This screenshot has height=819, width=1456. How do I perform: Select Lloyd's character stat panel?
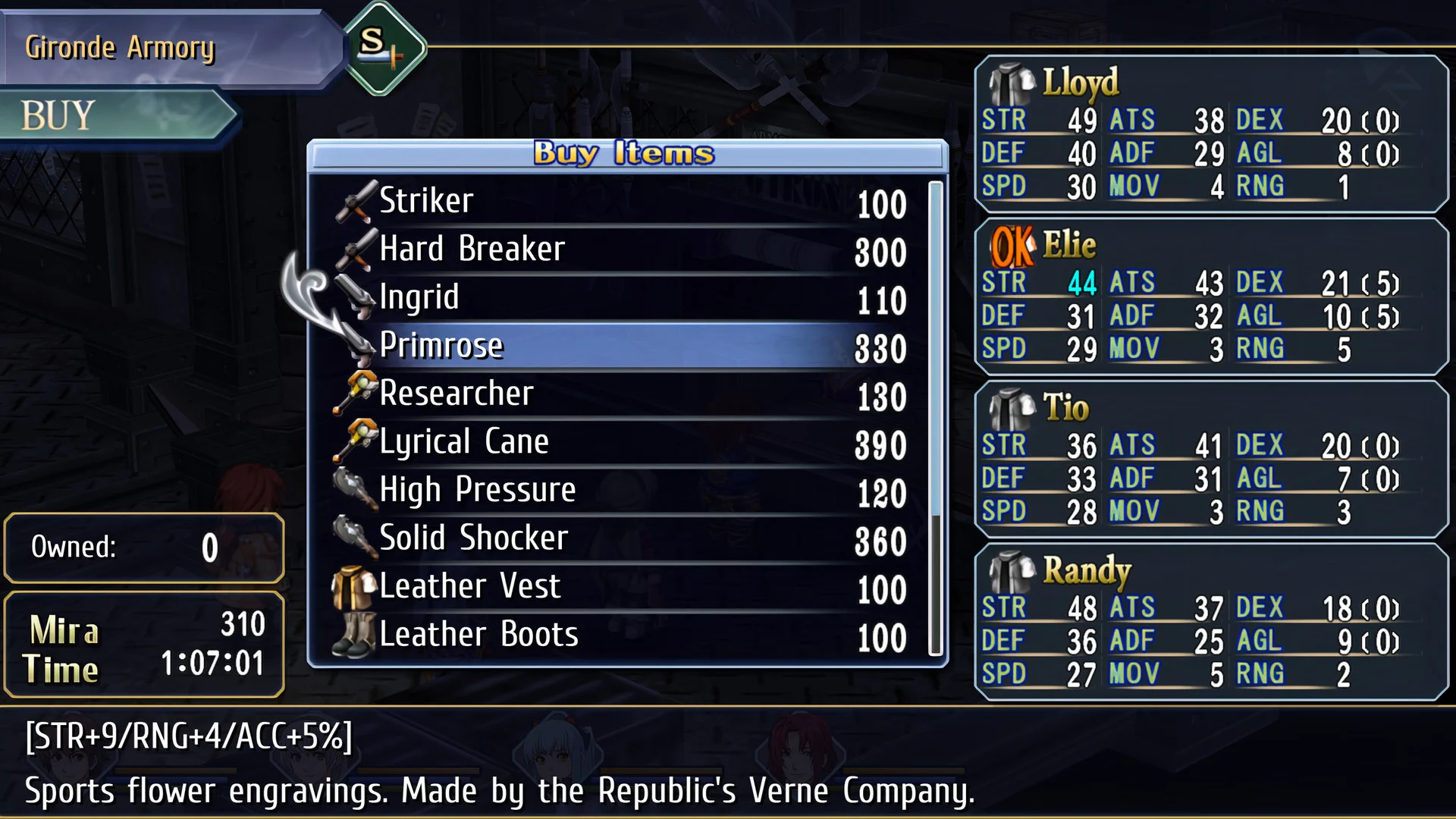[x=1211, y=134]
